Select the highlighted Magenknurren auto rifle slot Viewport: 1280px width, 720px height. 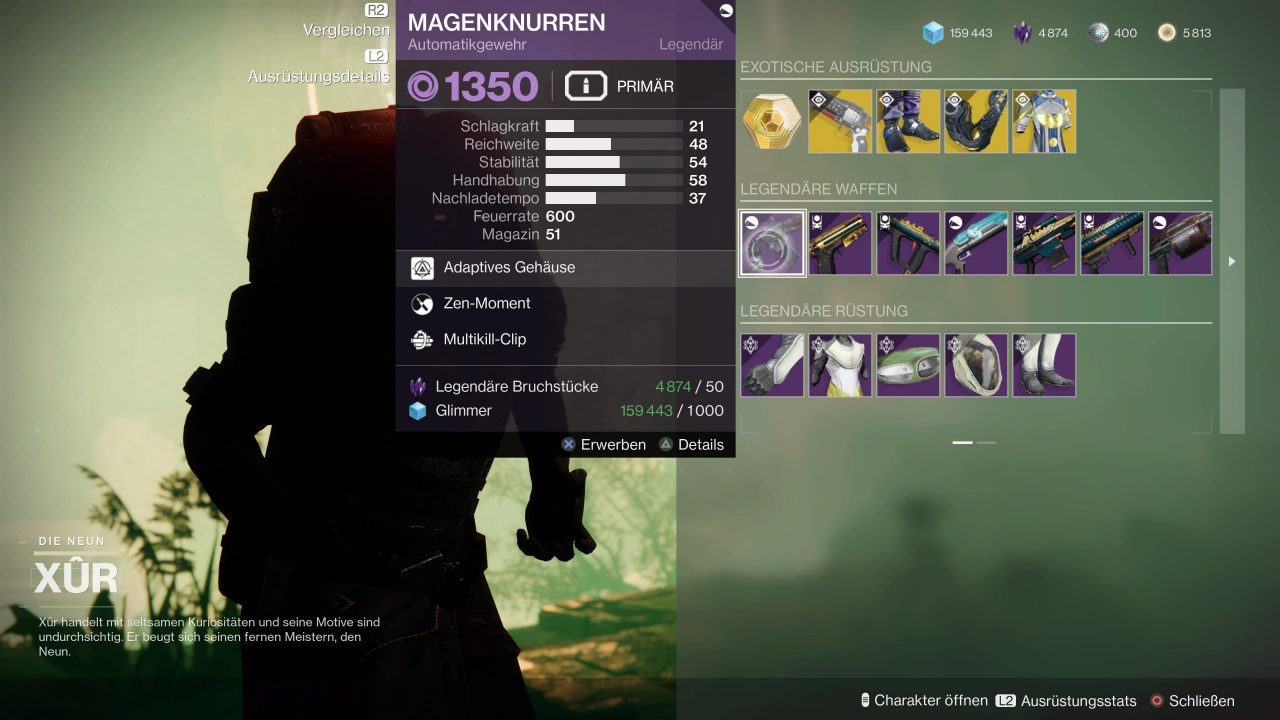pos(772,243)
